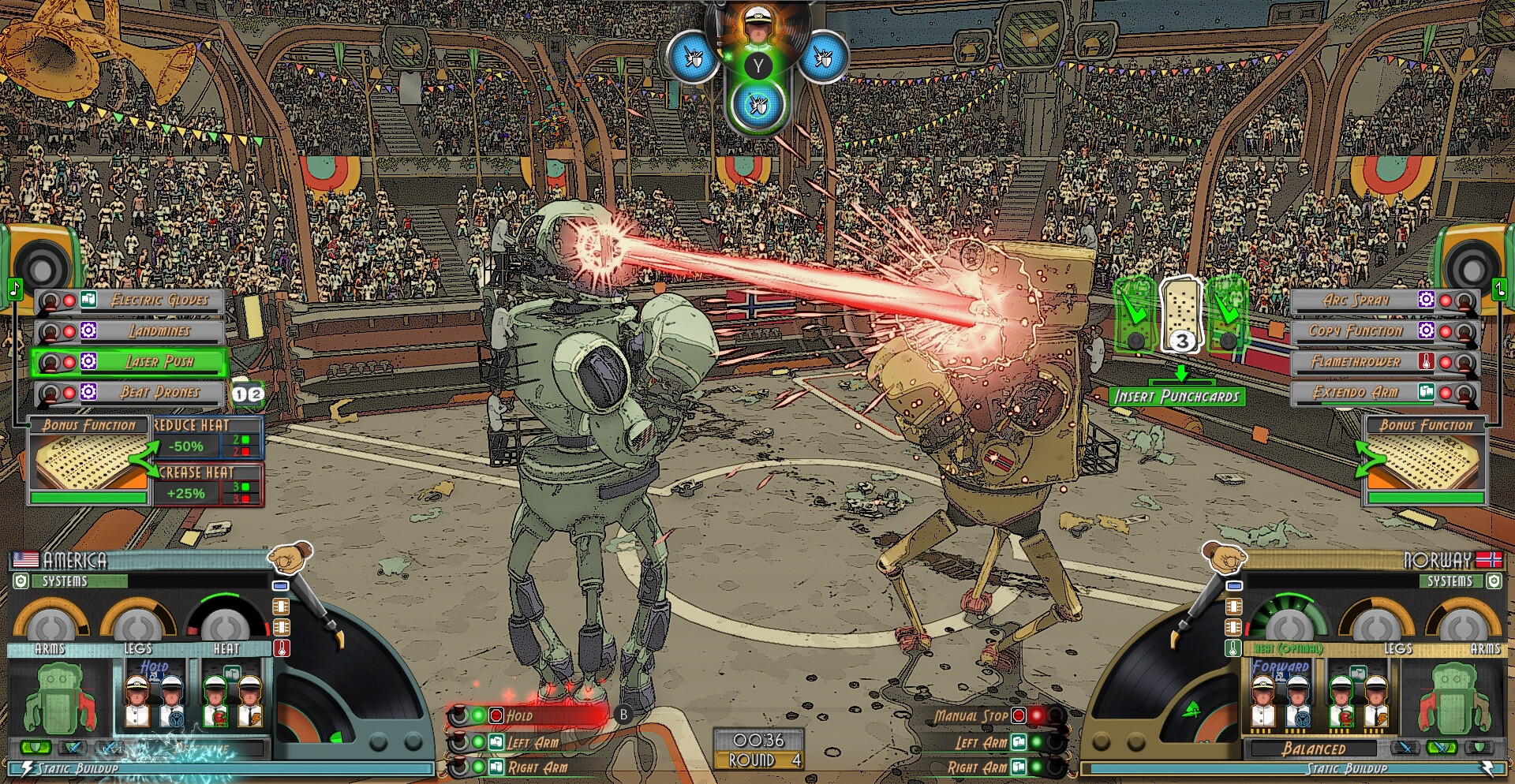Open Norway's Bonus Function punchcard
Screen dimensions: 1515x784
1425,462
